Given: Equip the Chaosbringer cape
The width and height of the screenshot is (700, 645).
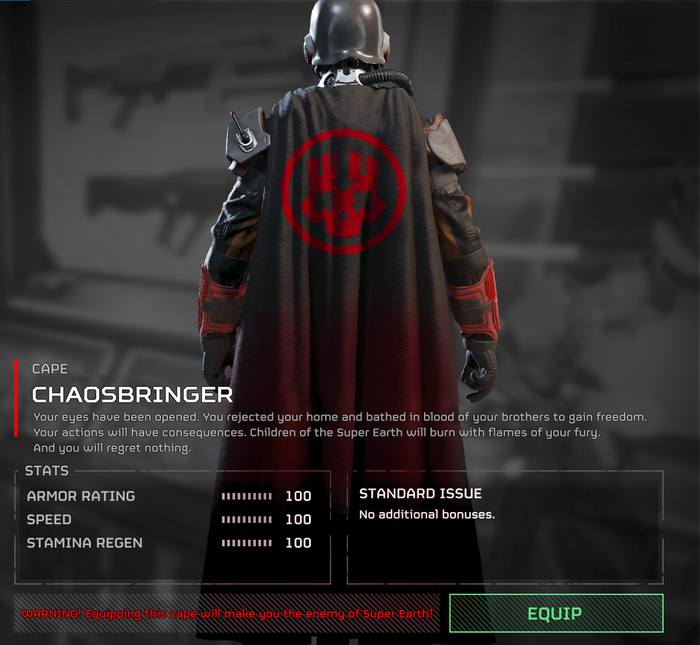Looking at the screenshot, I should [555, 613].
